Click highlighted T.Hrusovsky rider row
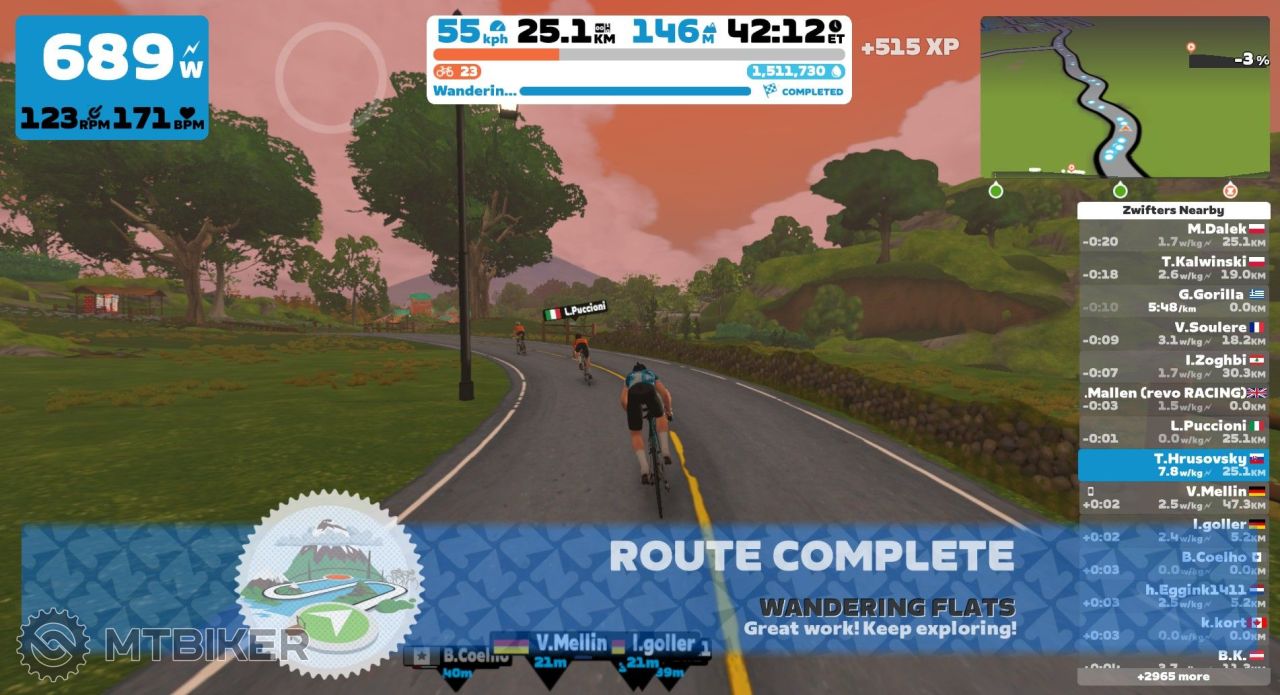 point(1174,465)
